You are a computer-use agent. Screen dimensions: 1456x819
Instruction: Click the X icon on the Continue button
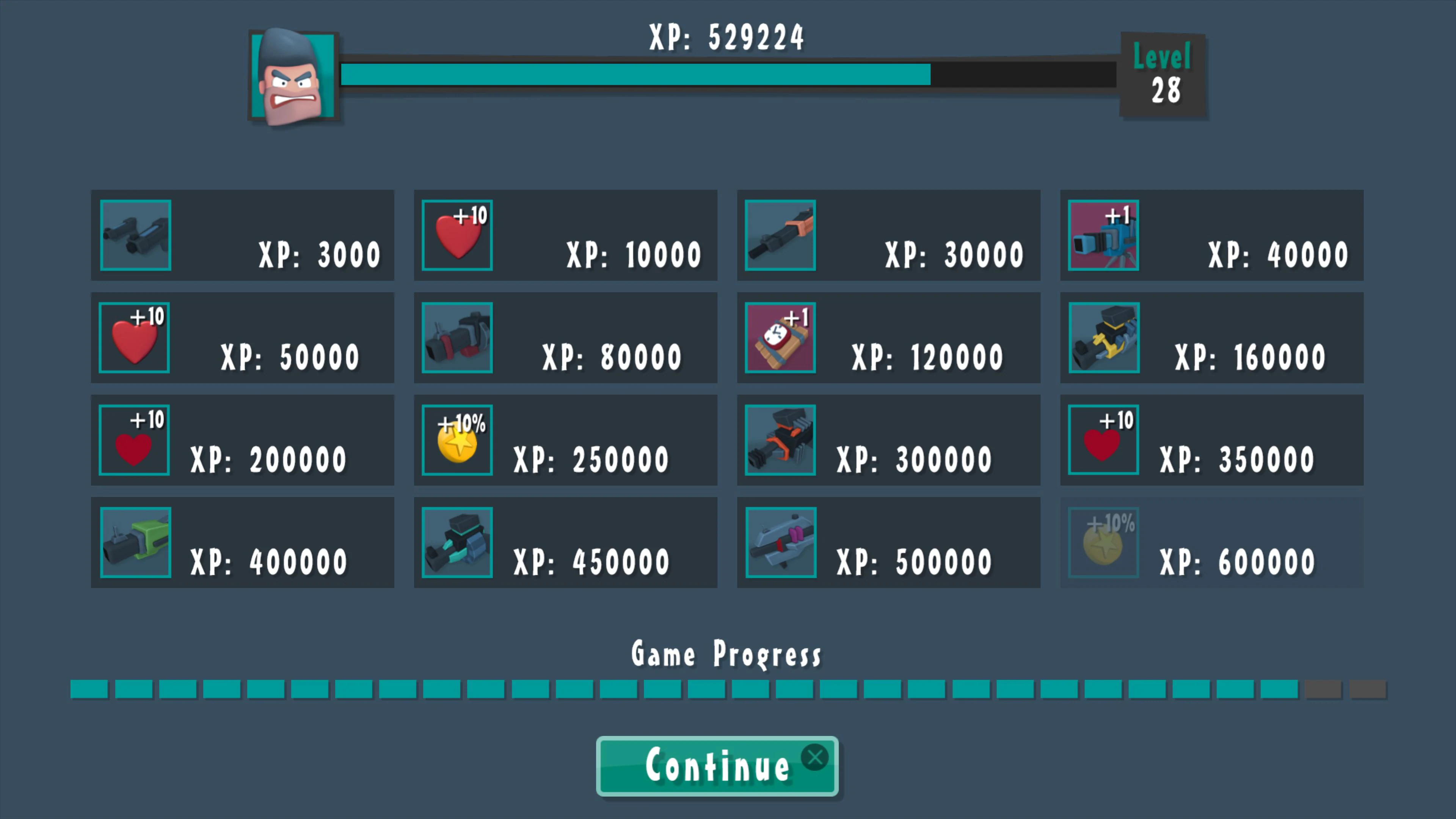click(x=815, y=758)
